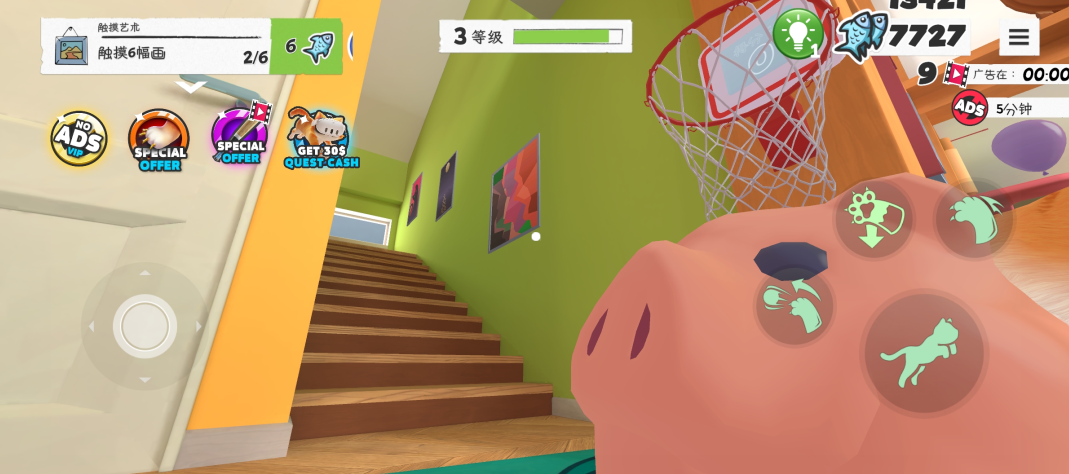Open the hamburger menu

pyautogui.click(x=1018, y=38)
